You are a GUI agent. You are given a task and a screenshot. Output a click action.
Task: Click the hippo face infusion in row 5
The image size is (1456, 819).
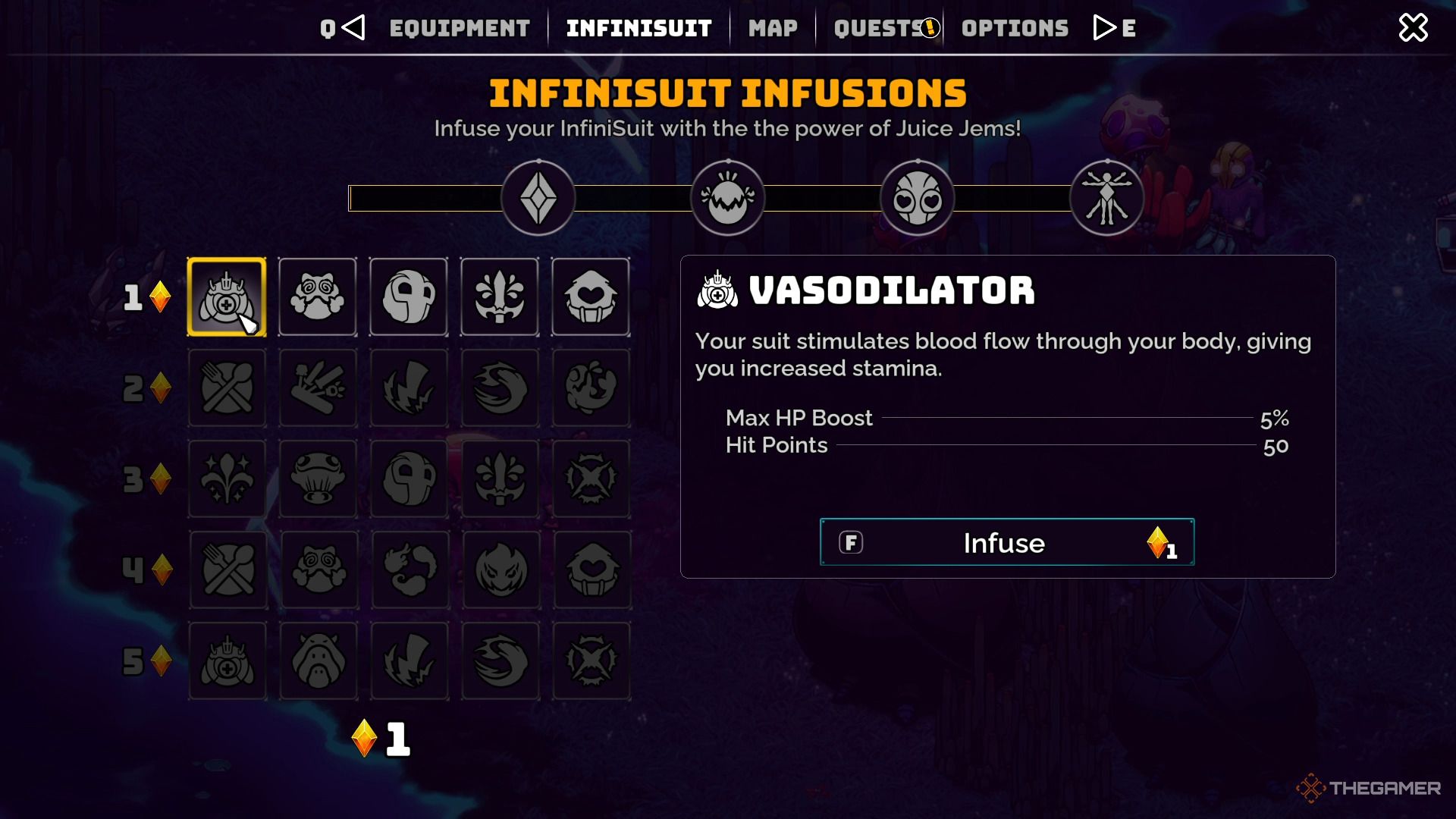318,661
